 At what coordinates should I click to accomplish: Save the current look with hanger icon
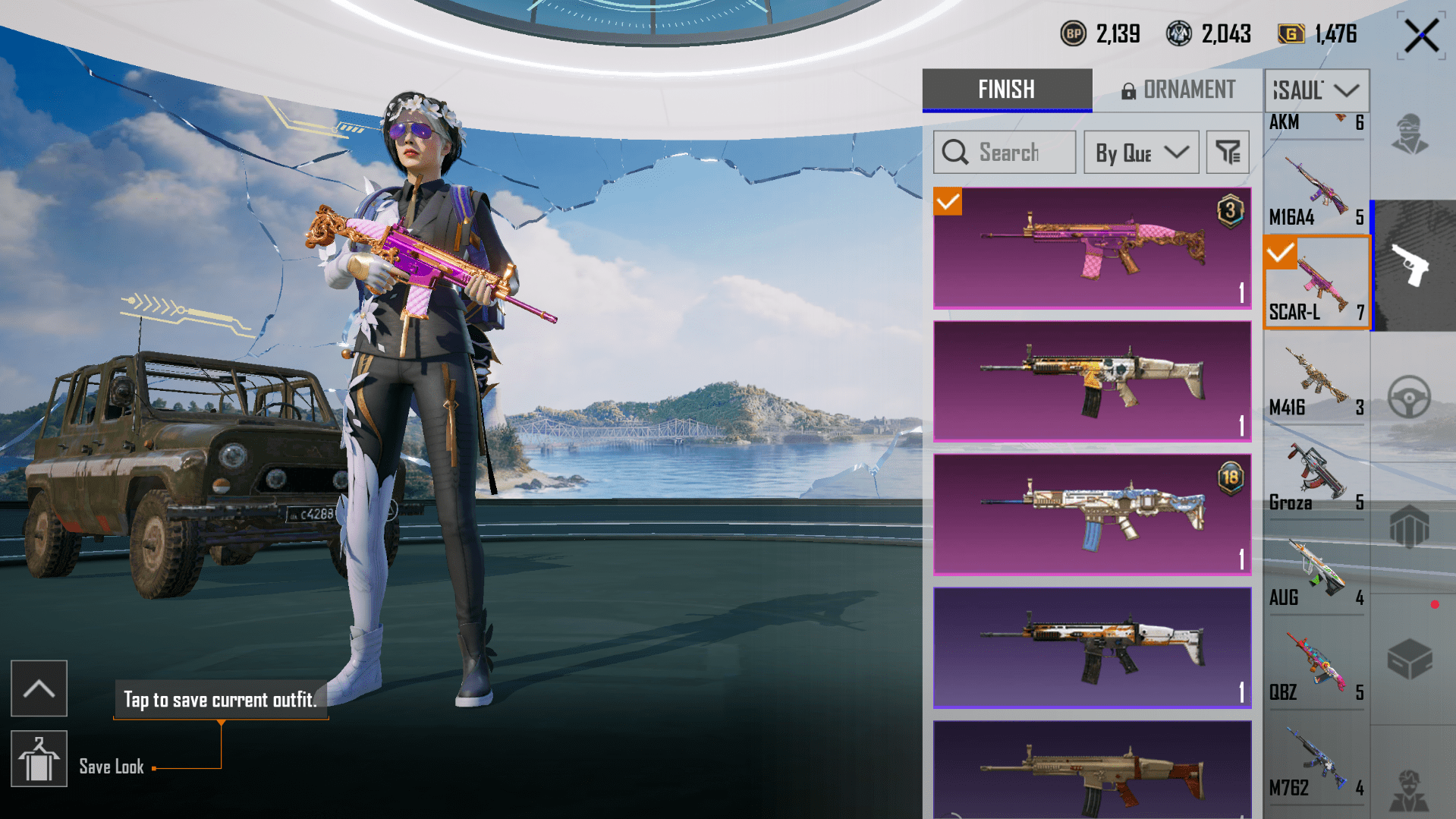tap(39, 759)
